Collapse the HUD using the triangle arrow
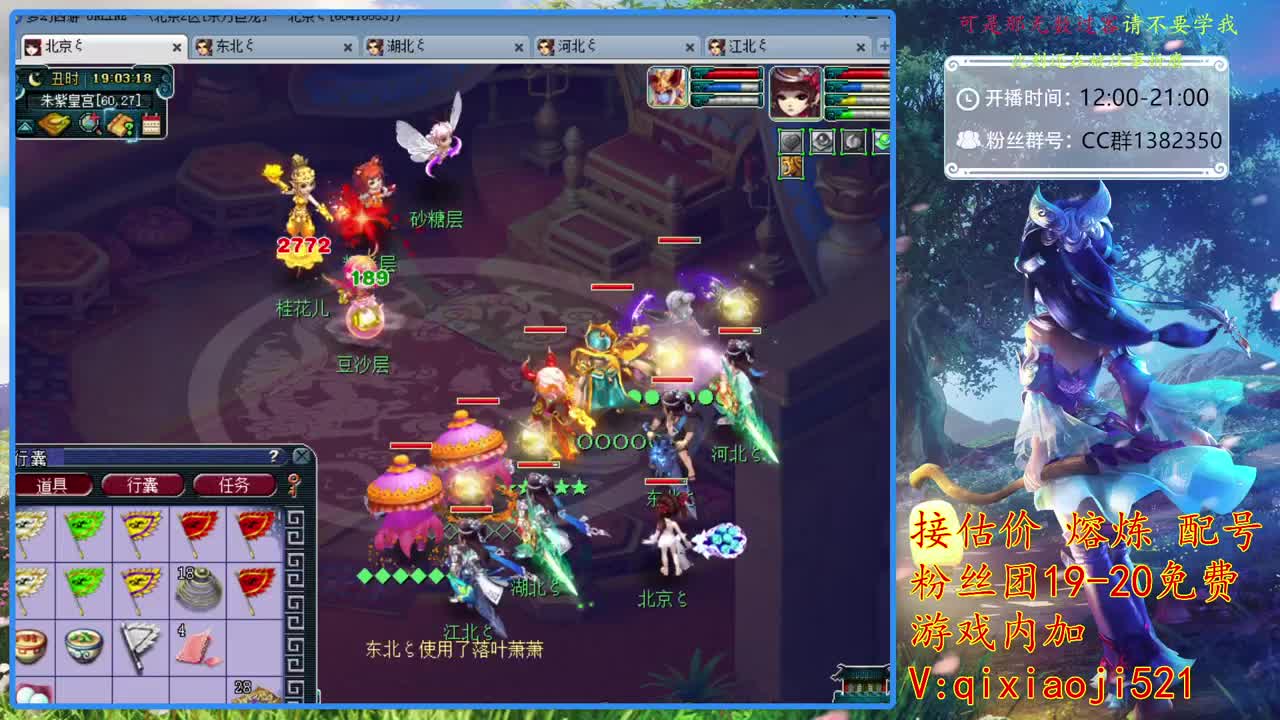 click(24, 127)
